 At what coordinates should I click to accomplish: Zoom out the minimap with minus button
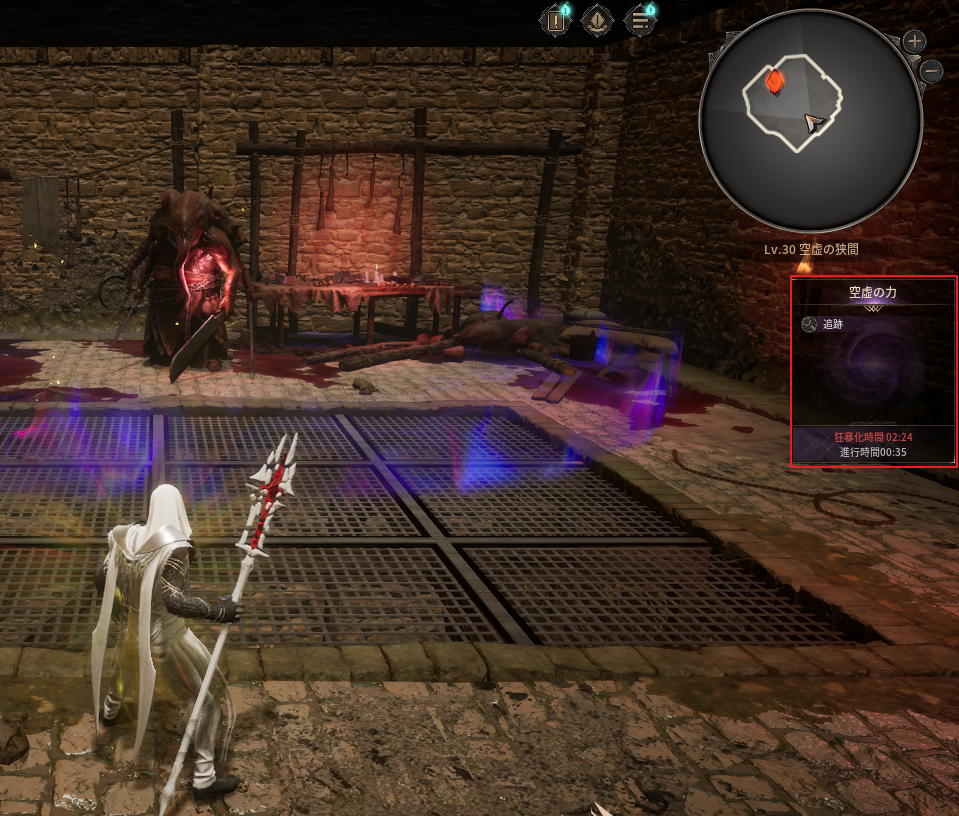pyautogui.click(x=931, y=71)
